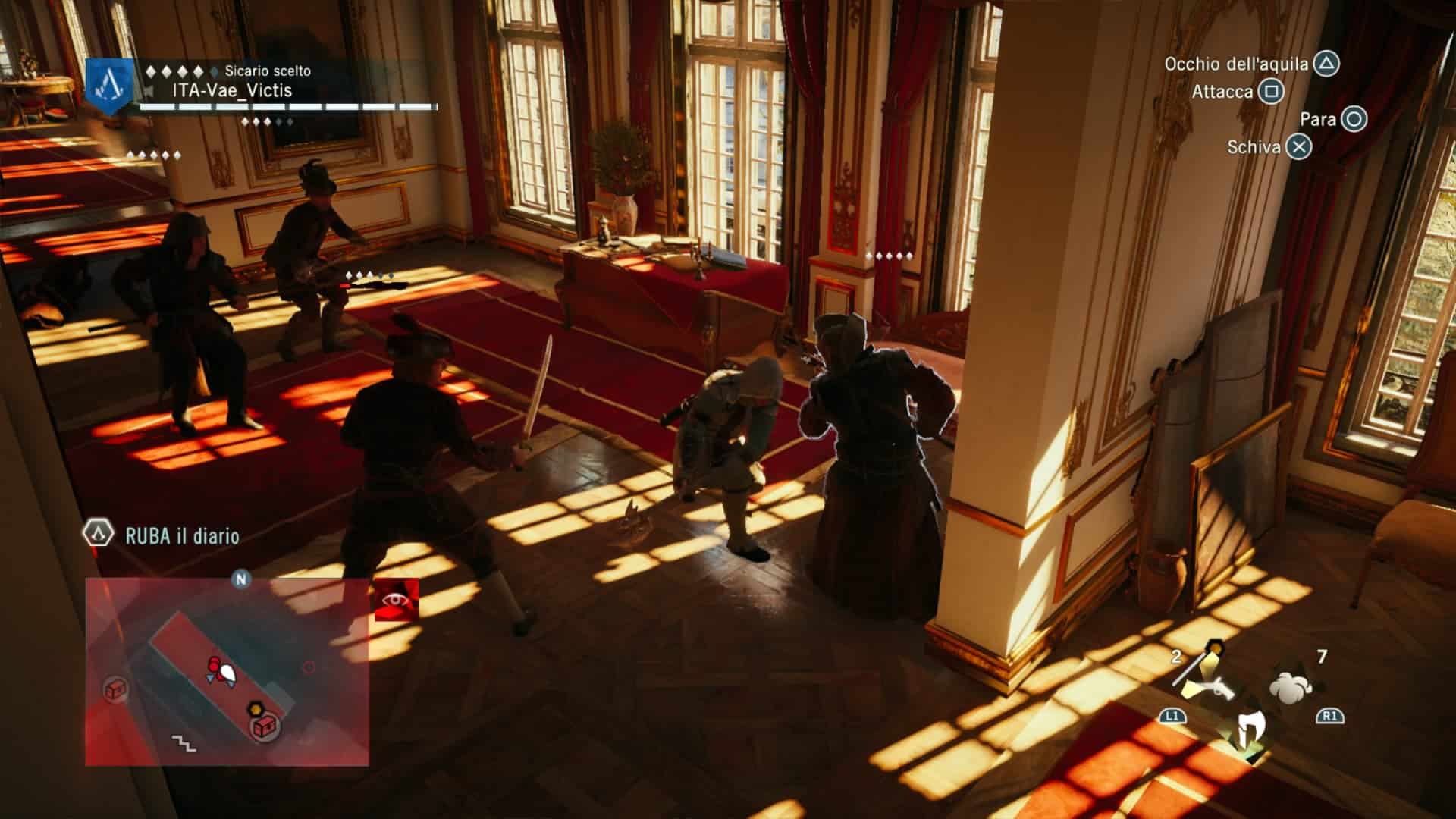Click the north compass marker on minimap
The image size is (1456, 819).
pyautogui.click(x=241, y=580)
